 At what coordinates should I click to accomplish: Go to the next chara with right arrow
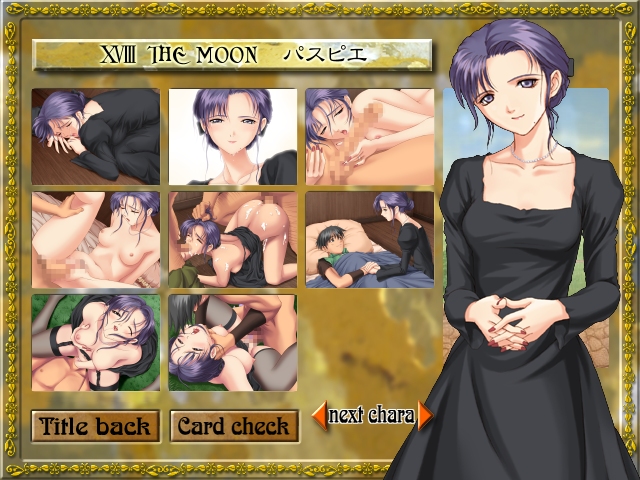pos(425,415)
